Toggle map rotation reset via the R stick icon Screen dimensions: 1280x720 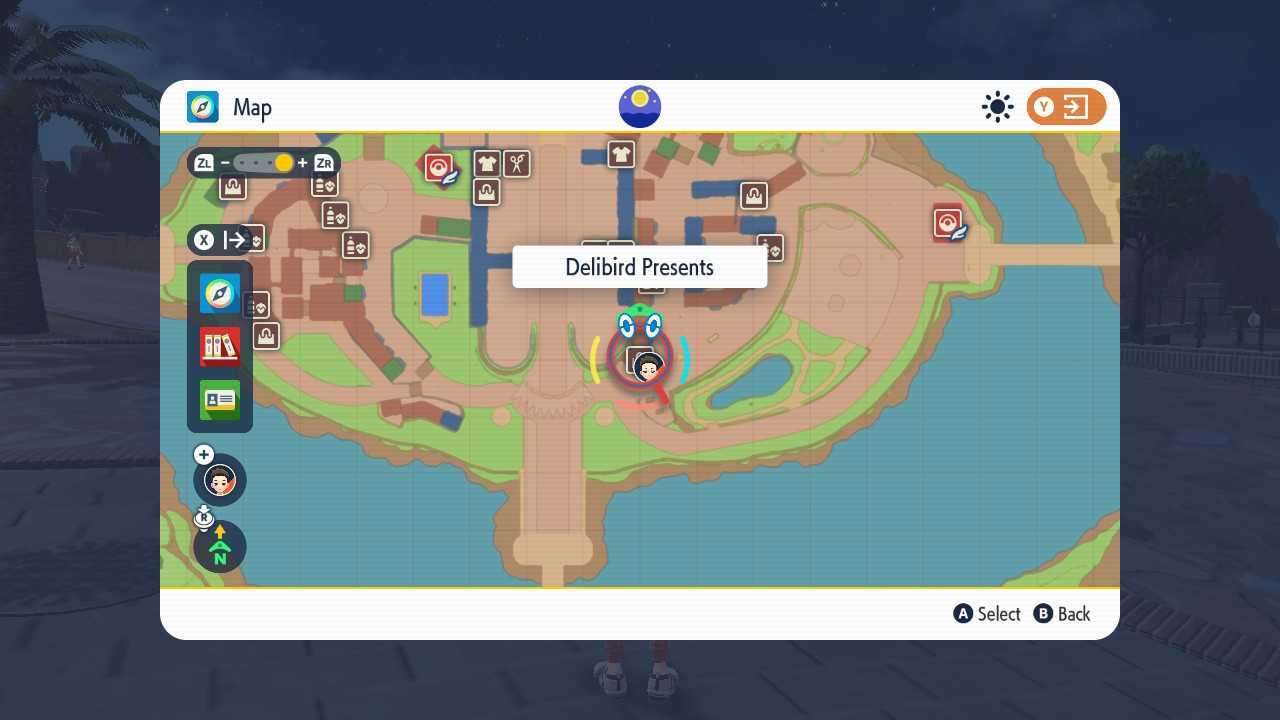click(x=204, y=517)
